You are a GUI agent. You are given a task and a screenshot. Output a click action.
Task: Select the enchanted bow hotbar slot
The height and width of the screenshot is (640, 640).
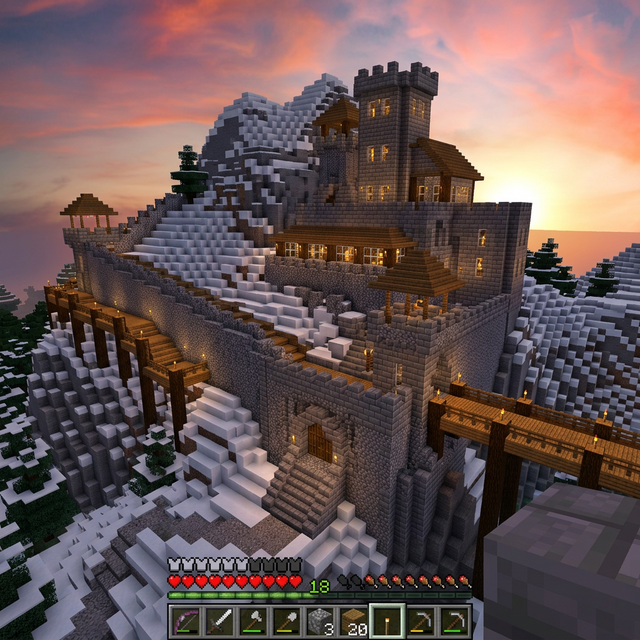(185, 621)
